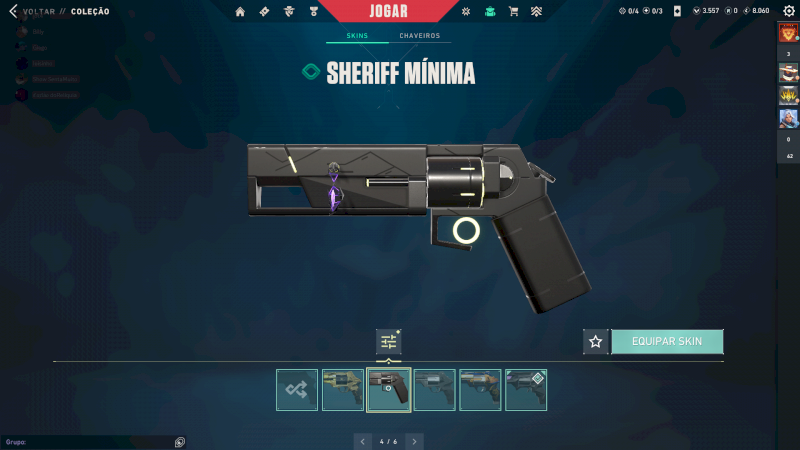
Task: Choose the last Sheriff thumbnail with diamond badge
Action: 526,390
